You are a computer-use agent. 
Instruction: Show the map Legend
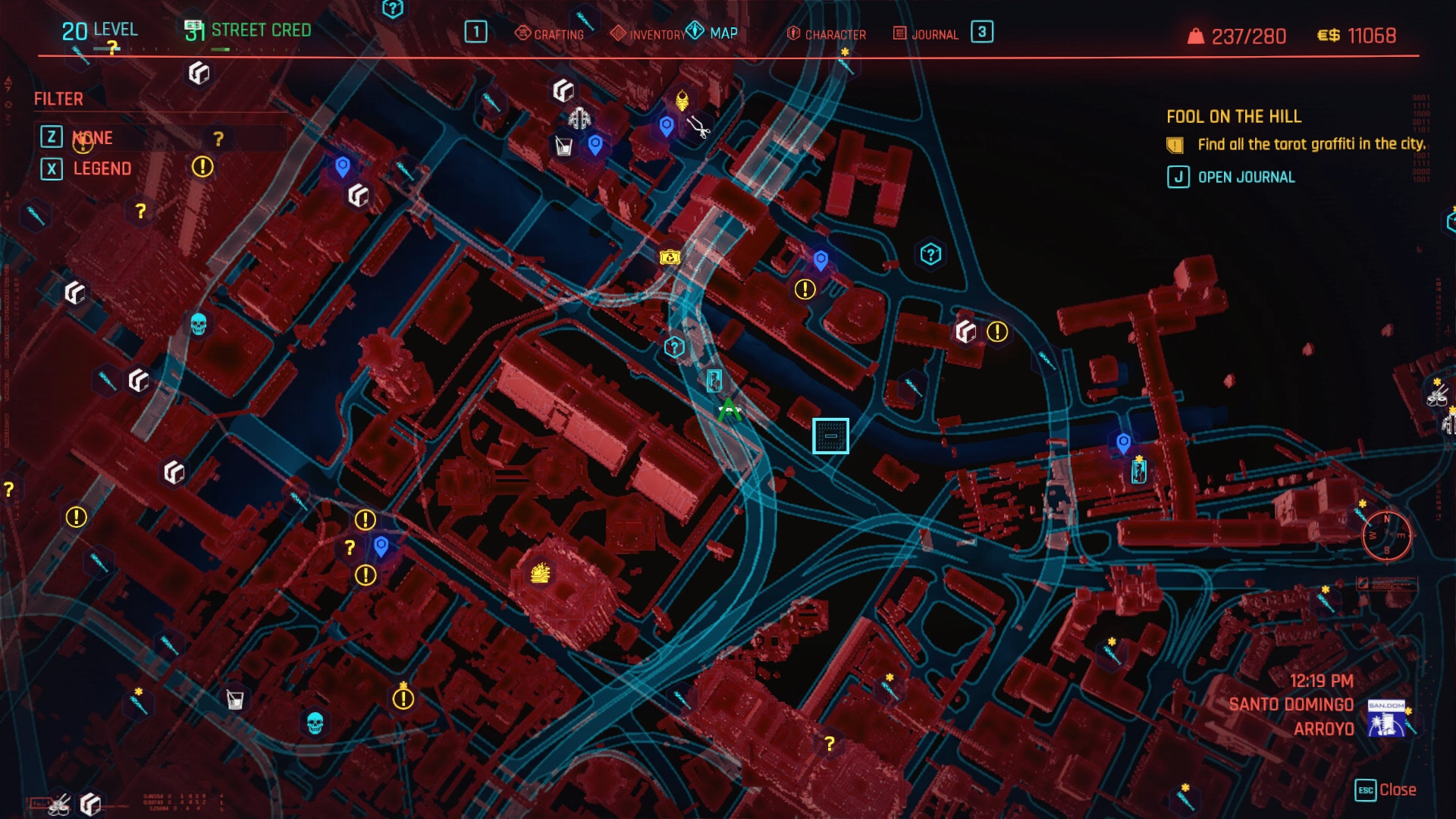point(102,168)
